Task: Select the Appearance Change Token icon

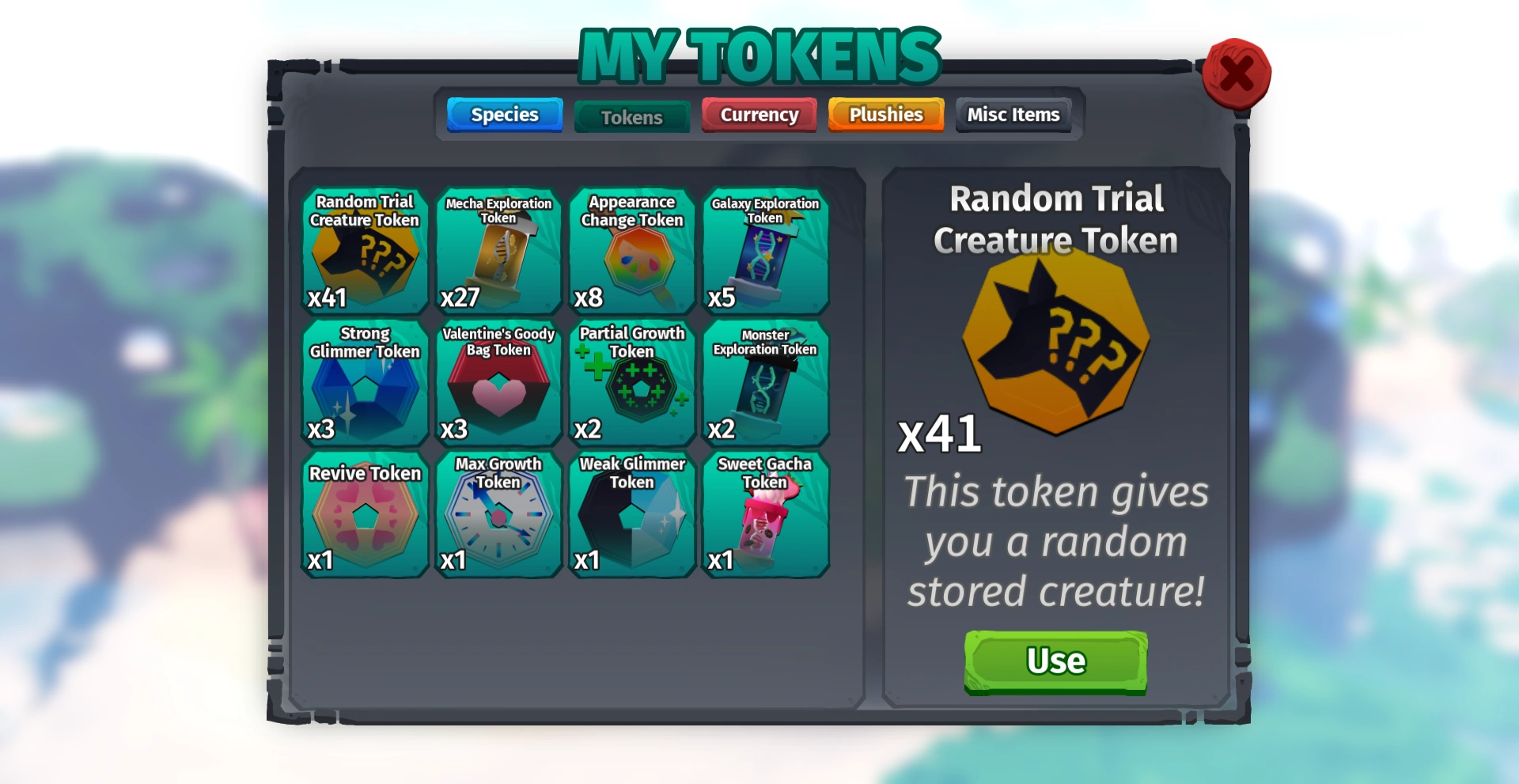Action: coord(631,252)
